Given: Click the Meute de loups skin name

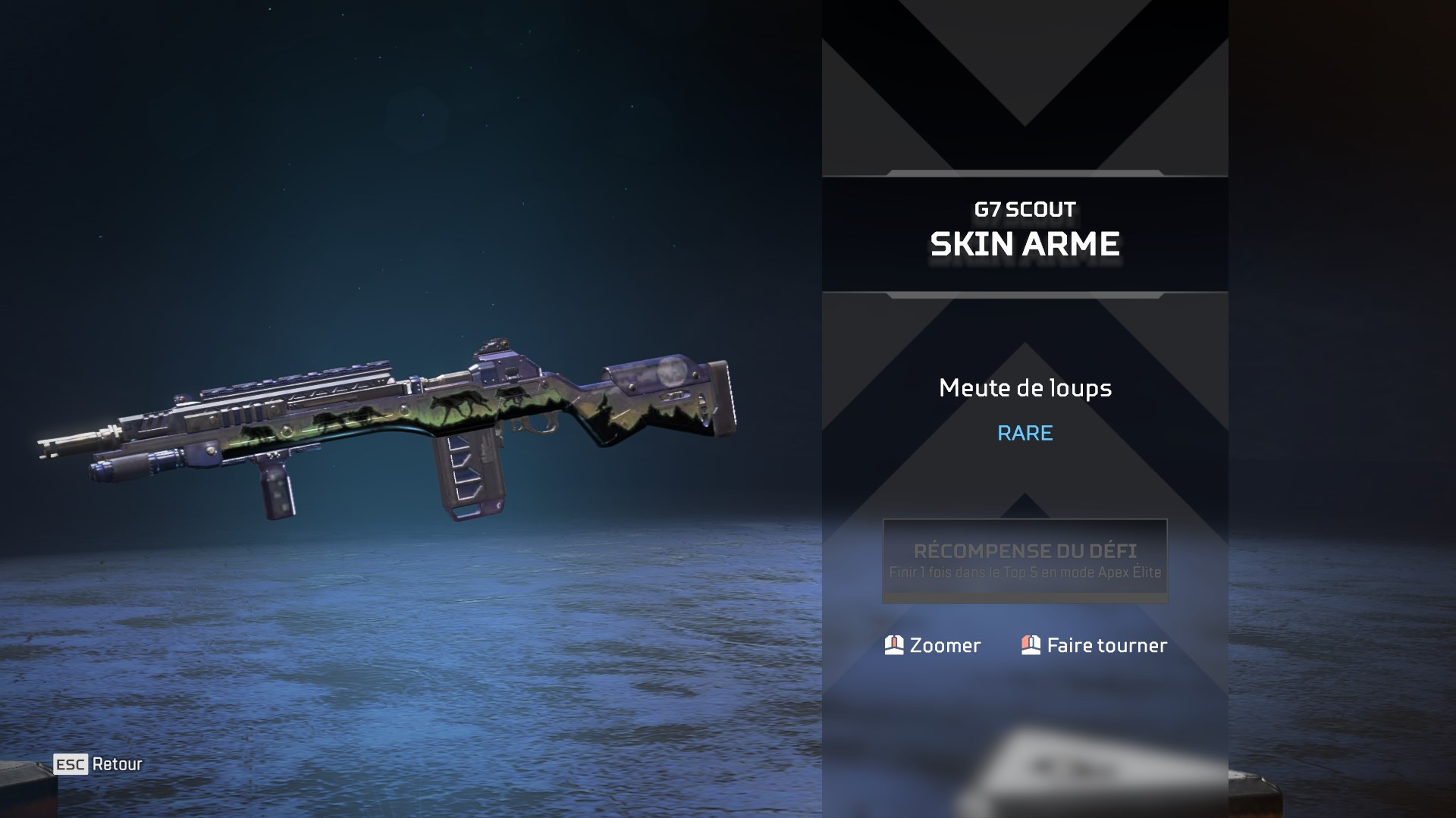Looking at the screenshot, I should pyautogui.click(x=1025, y=388).
